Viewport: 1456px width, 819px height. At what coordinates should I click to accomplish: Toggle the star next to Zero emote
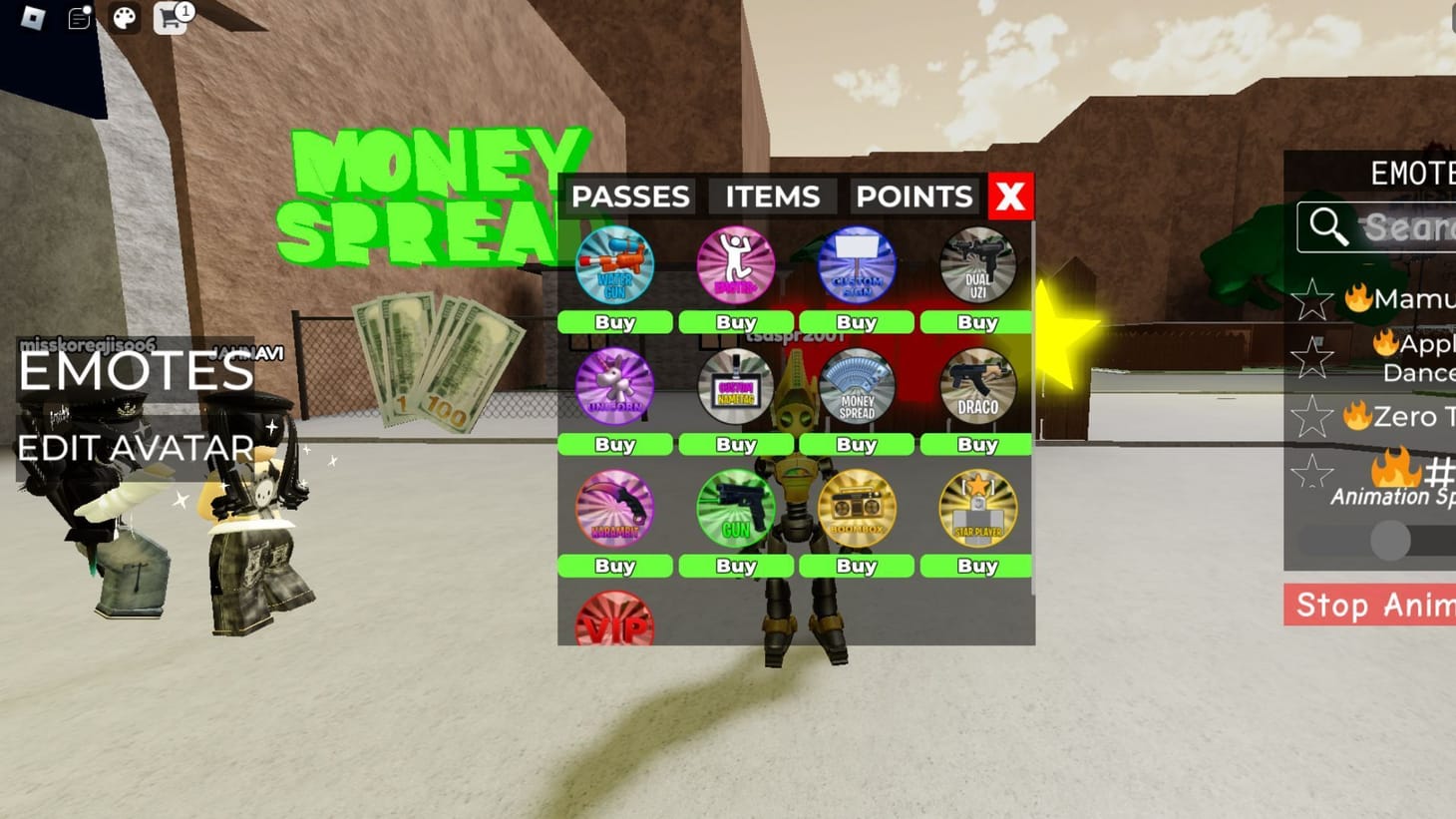point(1311,418)
